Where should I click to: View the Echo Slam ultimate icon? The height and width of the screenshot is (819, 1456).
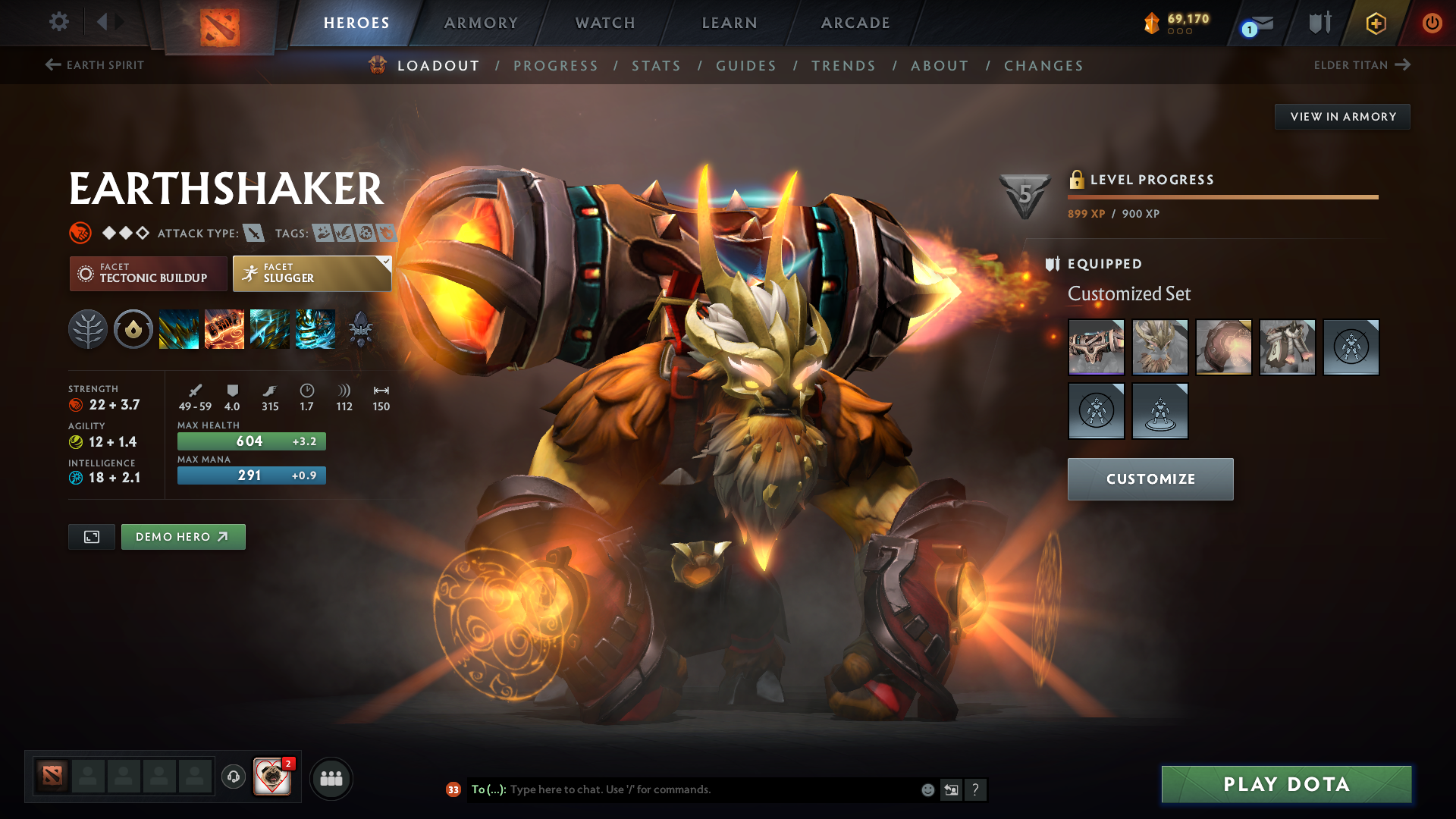point(315,329)
